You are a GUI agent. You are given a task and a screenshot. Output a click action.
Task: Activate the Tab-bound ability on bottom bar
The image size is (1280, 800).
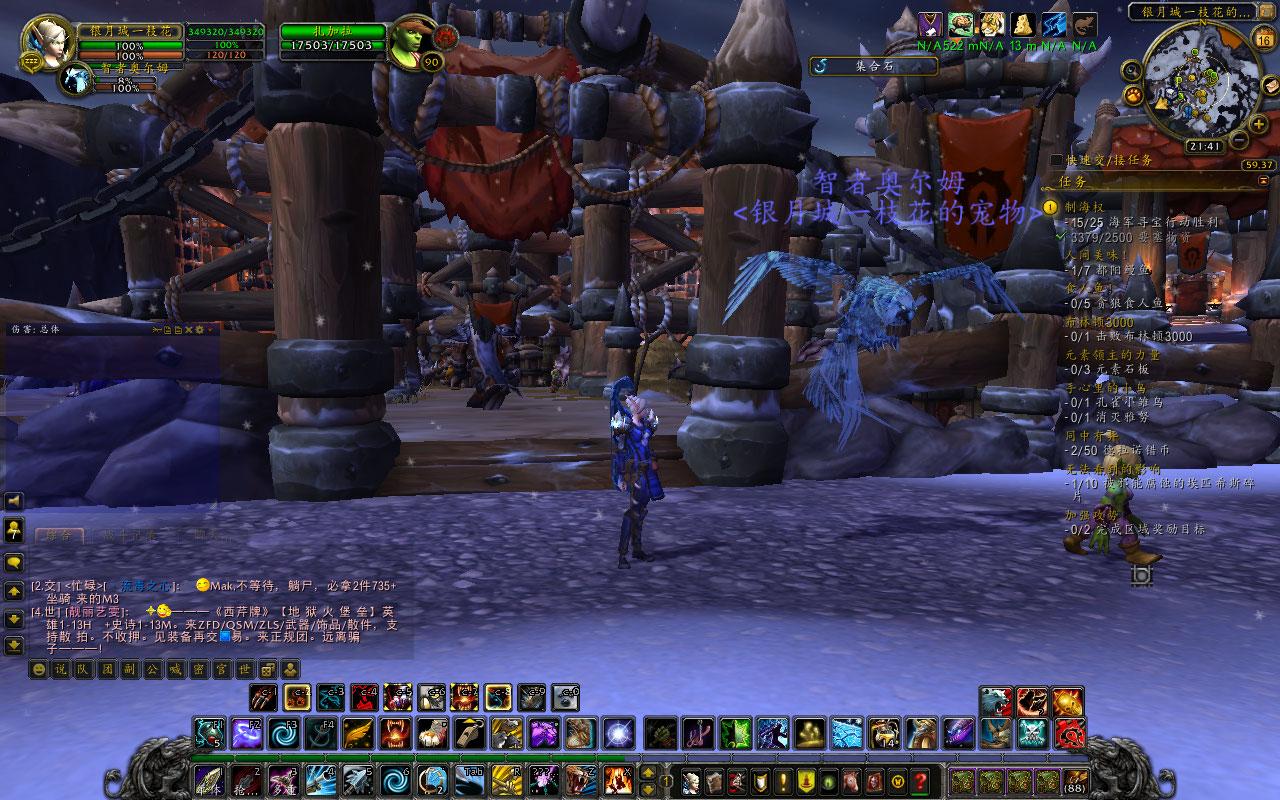click(x=471, y=779)
